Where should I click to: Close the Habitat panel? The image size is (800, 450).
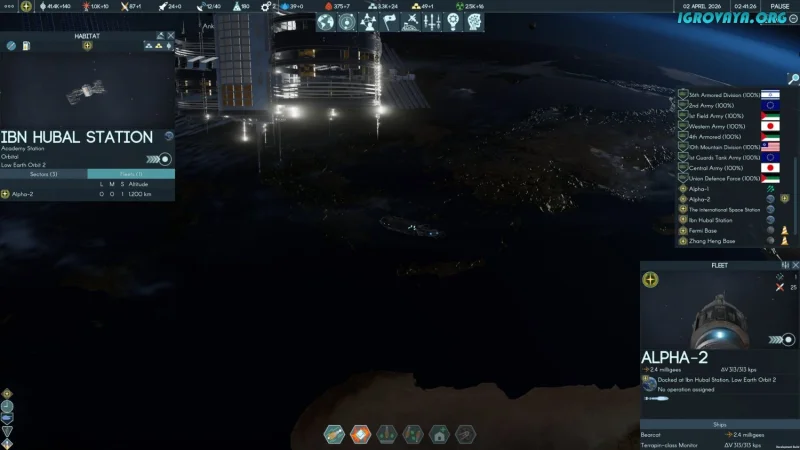click(x=171, y=35)
